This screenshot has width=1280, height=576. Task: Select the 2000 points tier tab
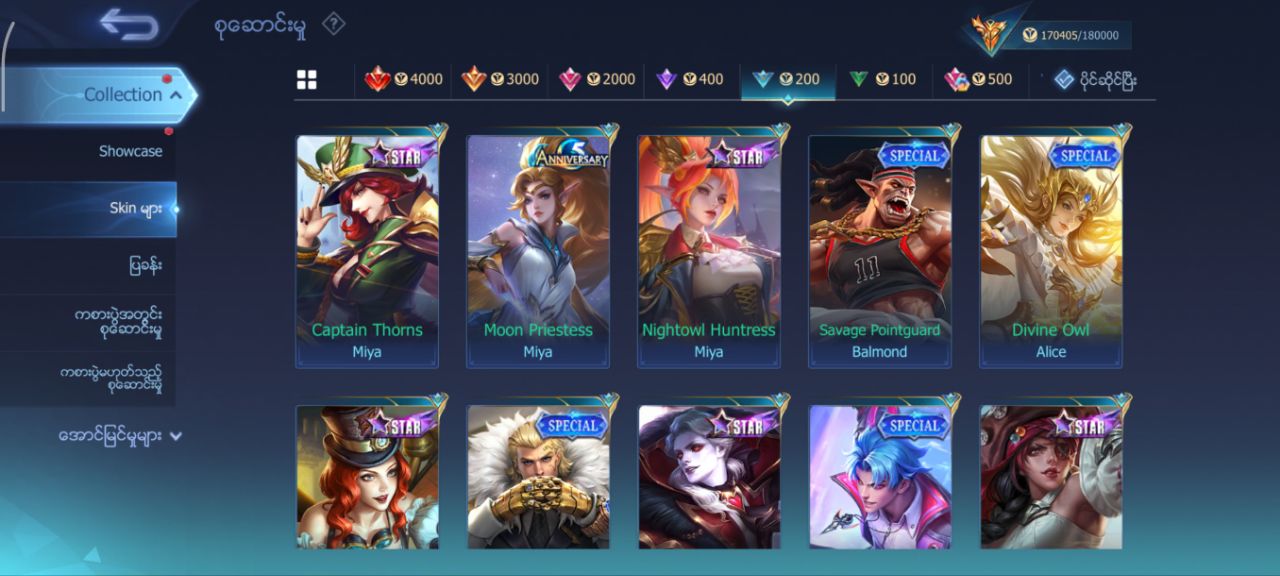point(597,79)
